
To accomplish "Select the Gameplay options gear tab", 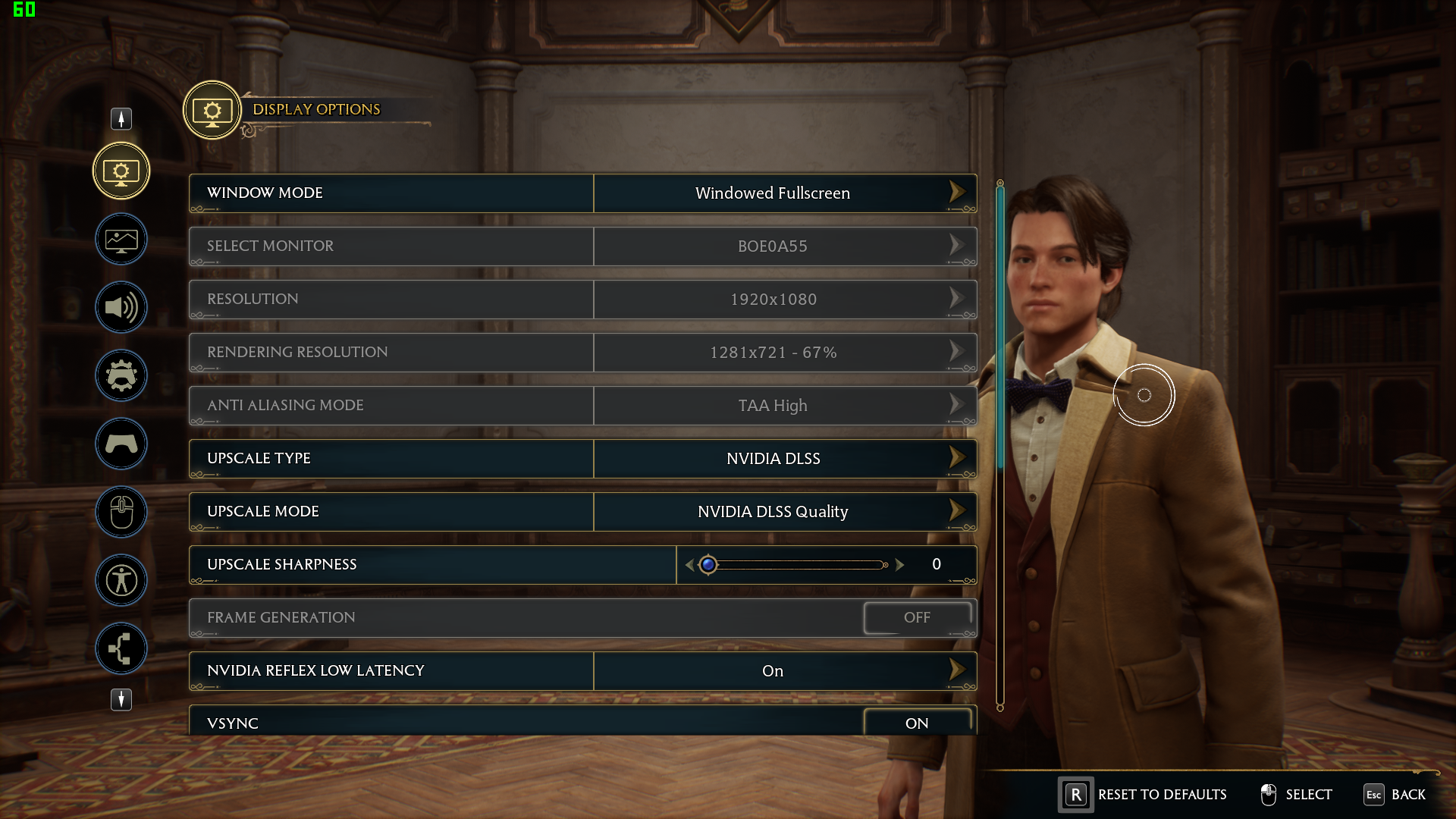I will [x=121, y=376].
